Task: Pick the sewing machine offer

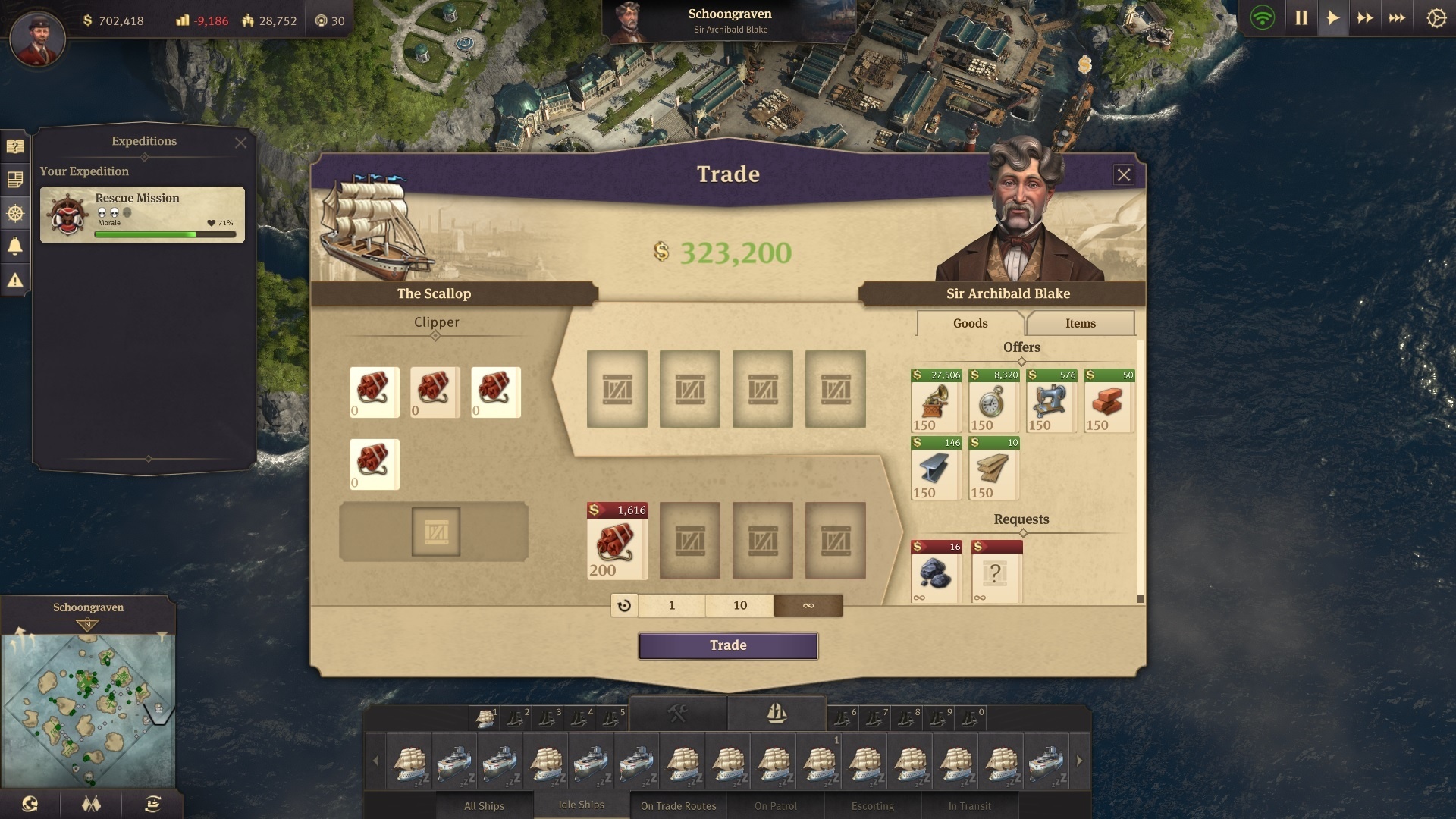Action: [1051, 401]
